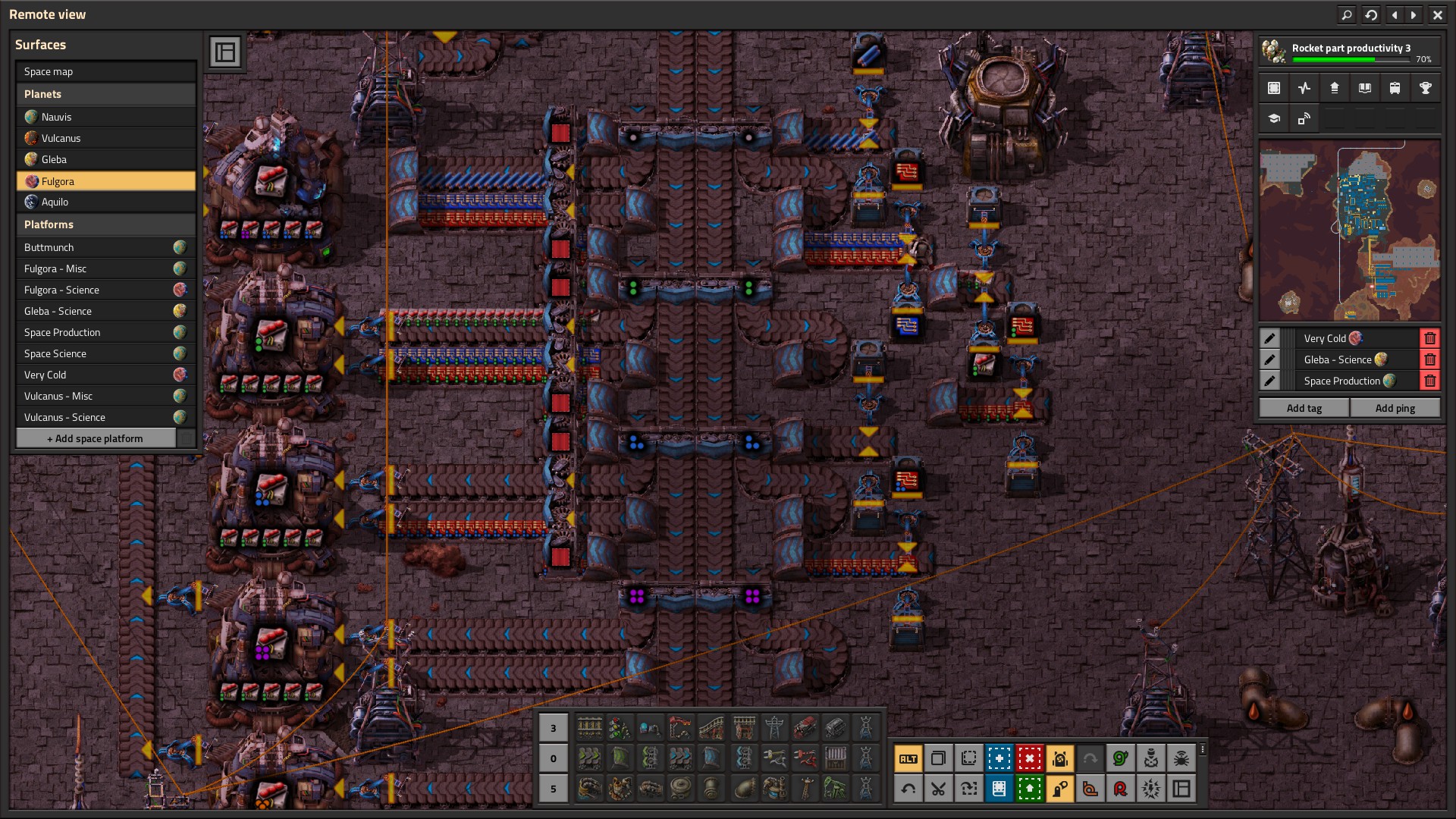This screenshot has width=1456, height=819.
Task: Close the Remote view window
Action: [1437, 14]
